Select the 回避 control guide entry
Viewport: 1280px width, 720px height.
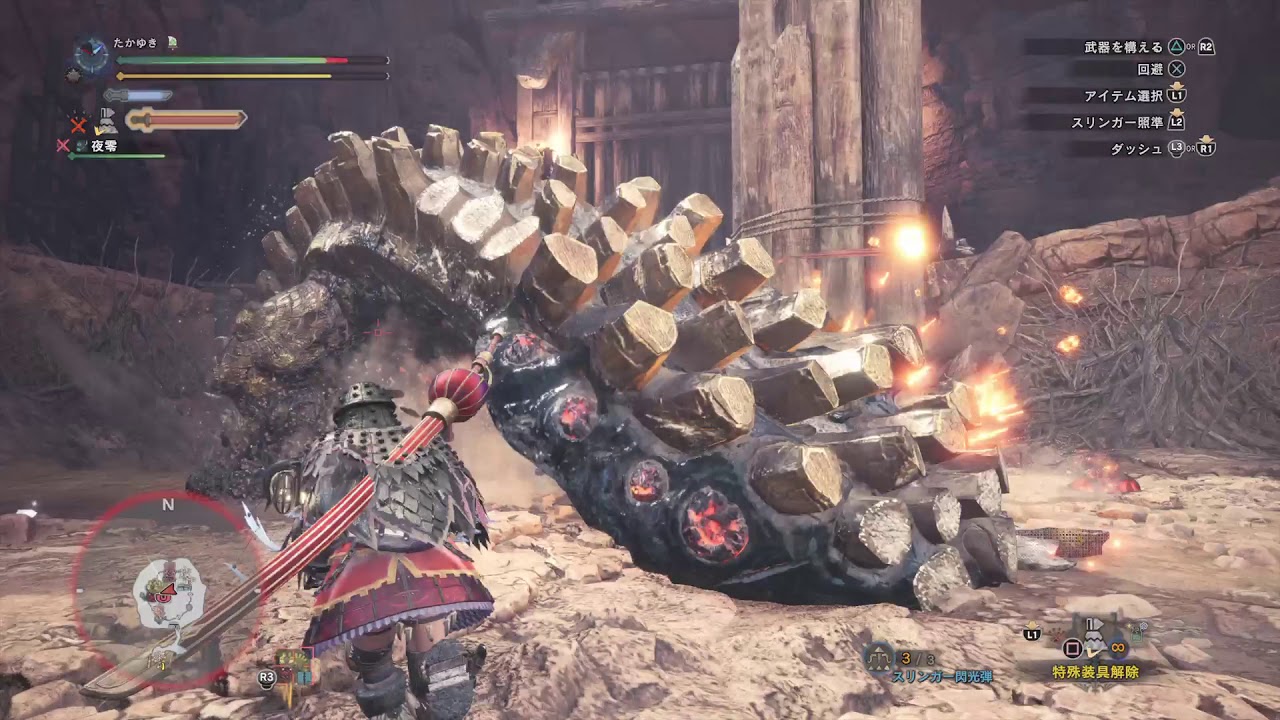[x=1162, y=70]
